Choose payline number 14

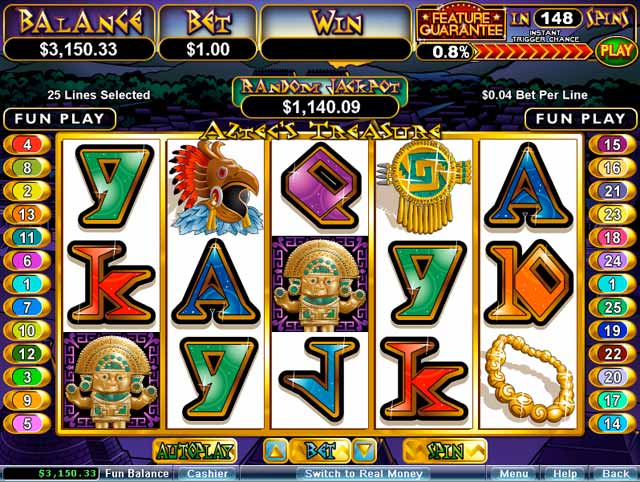coord(614,423)
